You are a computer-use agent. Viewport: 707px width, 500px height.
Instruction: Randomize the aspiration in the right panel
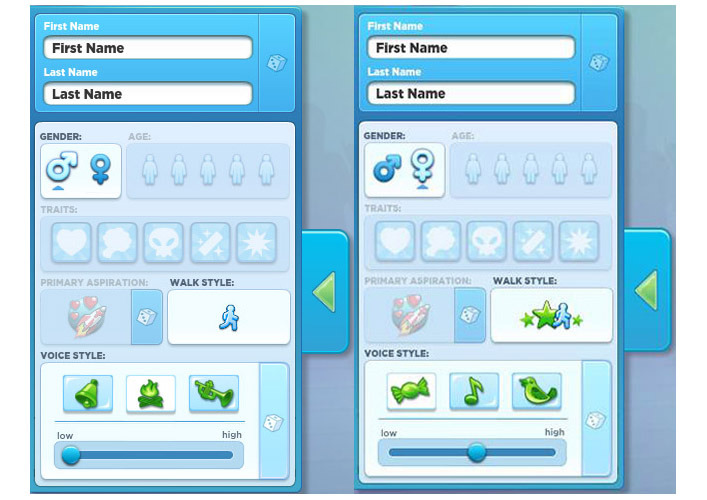pos(469,316)
